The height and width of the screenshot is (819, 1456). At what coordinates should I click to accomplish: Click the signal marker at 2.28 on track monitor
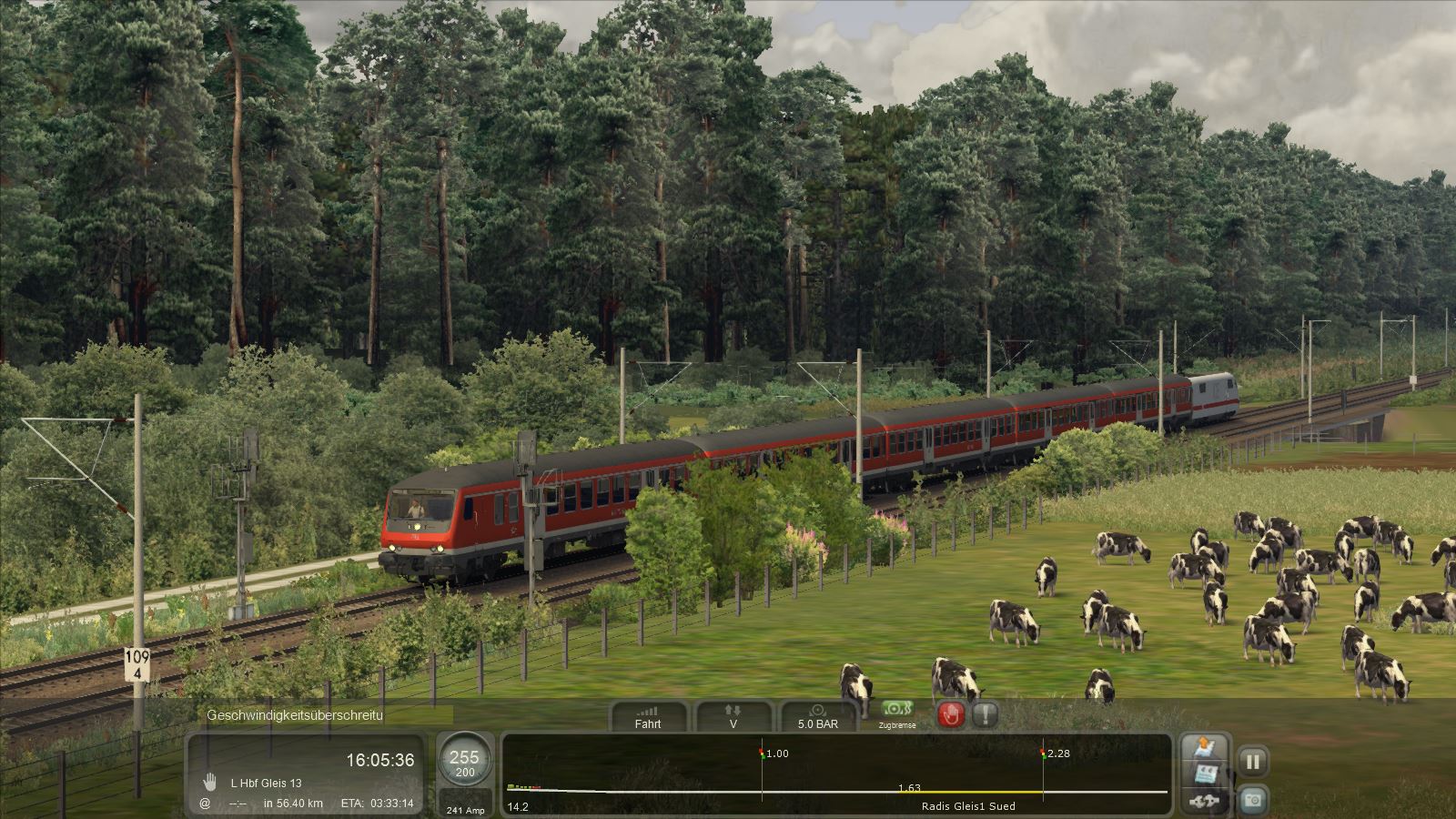pos(1044,753)
